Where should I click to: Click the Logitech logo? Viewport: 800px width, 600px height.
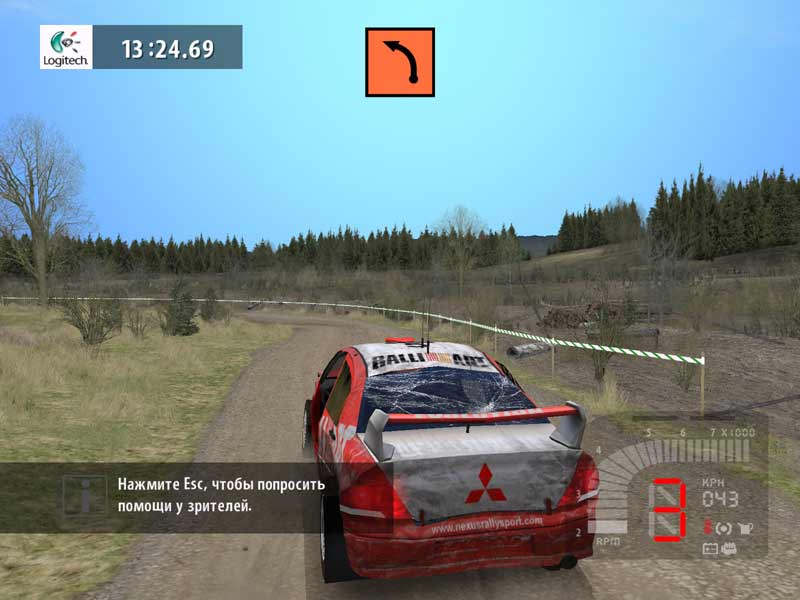coord(66,47)
